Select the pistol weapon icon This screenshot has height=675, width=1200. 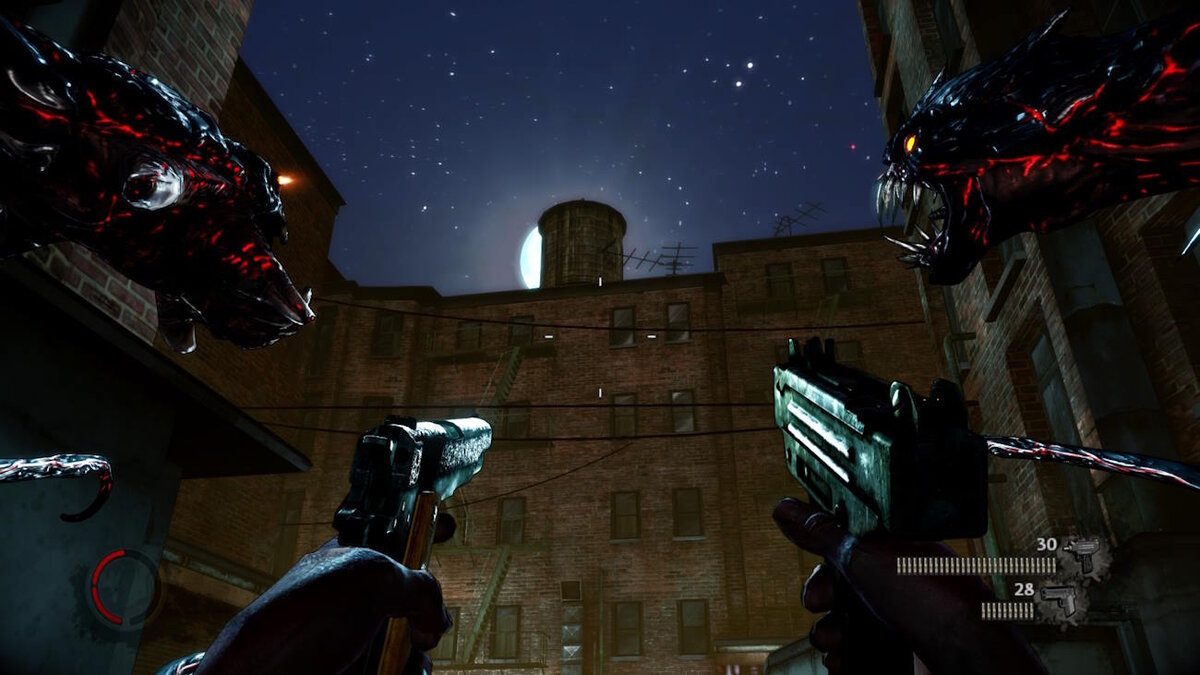(1057, 601)
